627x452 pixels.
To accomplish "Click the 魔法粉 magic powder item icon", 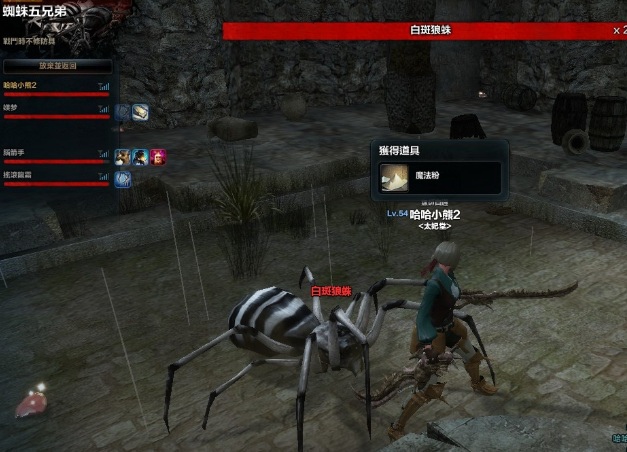I will click(394, 177).
